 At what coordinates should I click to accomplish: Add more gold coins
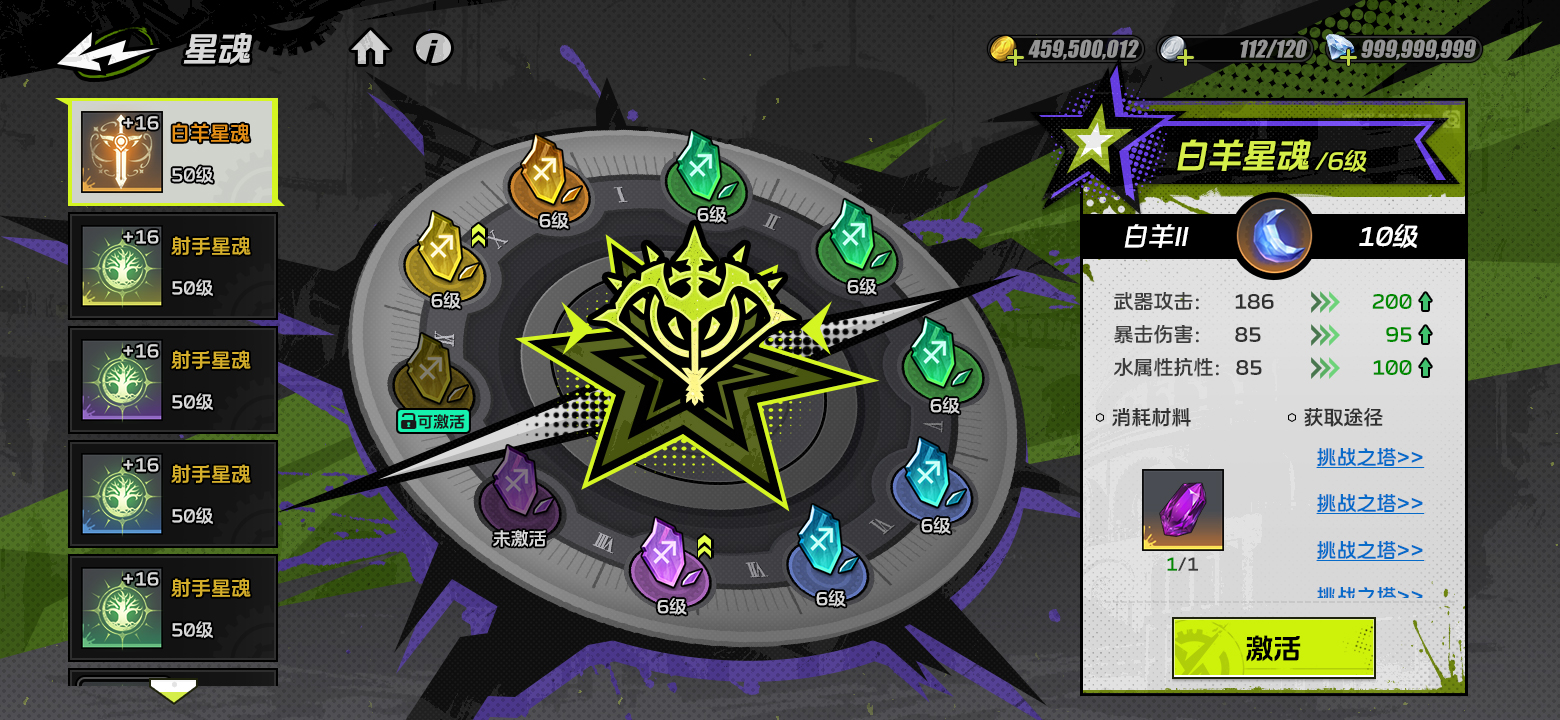click(1015, 56)
